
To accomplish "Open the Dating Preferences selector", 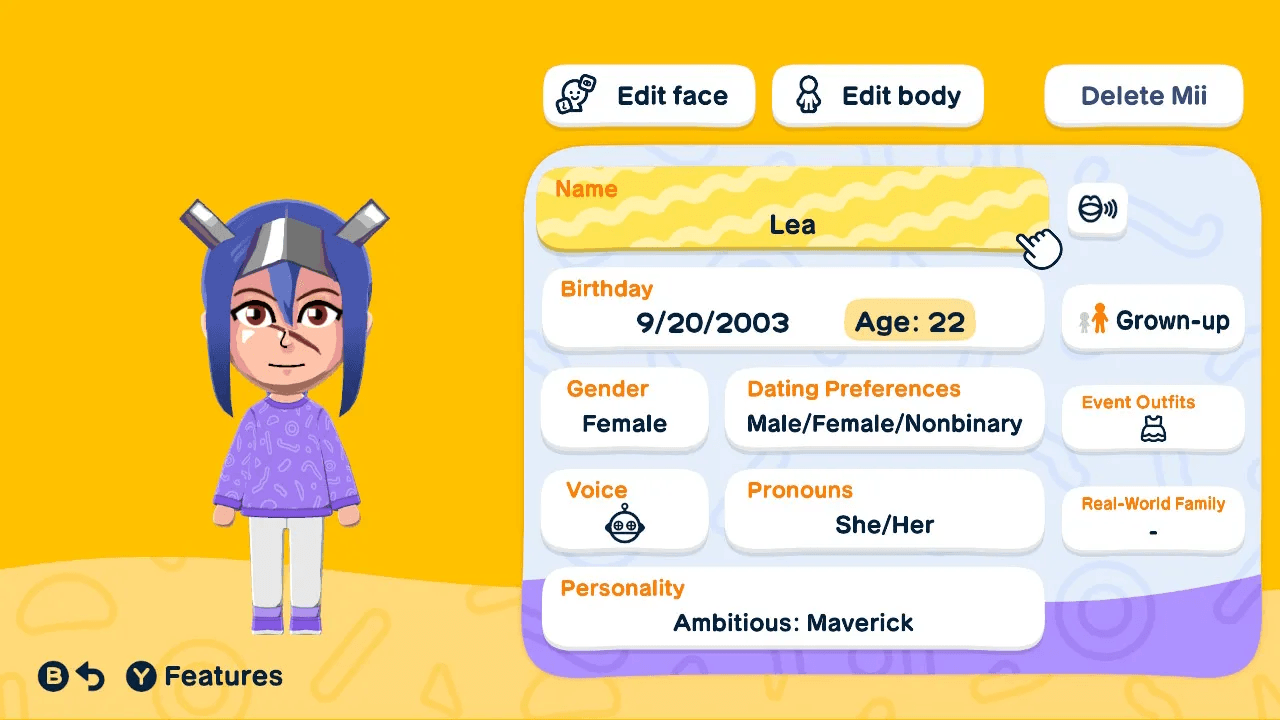I will point(884,409).
